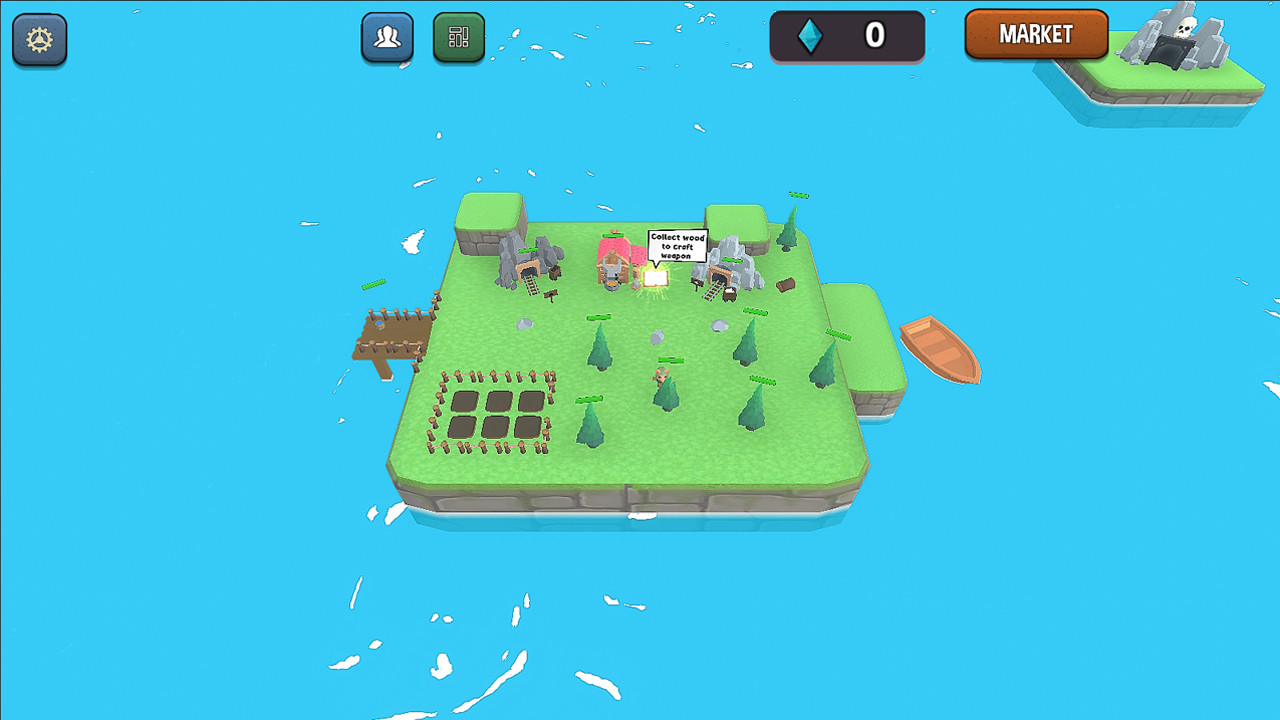Open the Market
This screenshot has height=720, width=1280.
(1036, 34)
